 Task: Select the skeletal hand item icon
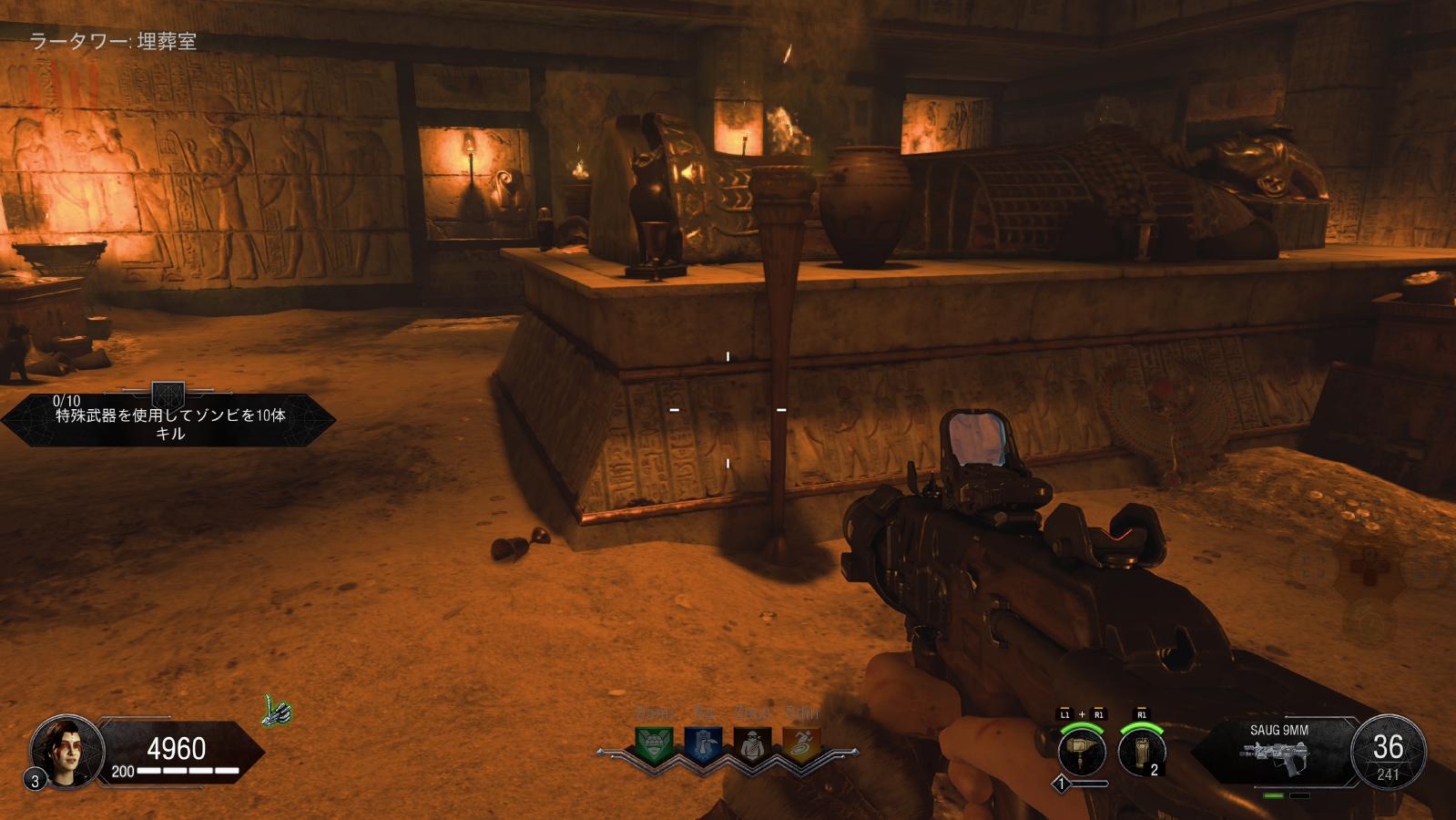point(277,711)
